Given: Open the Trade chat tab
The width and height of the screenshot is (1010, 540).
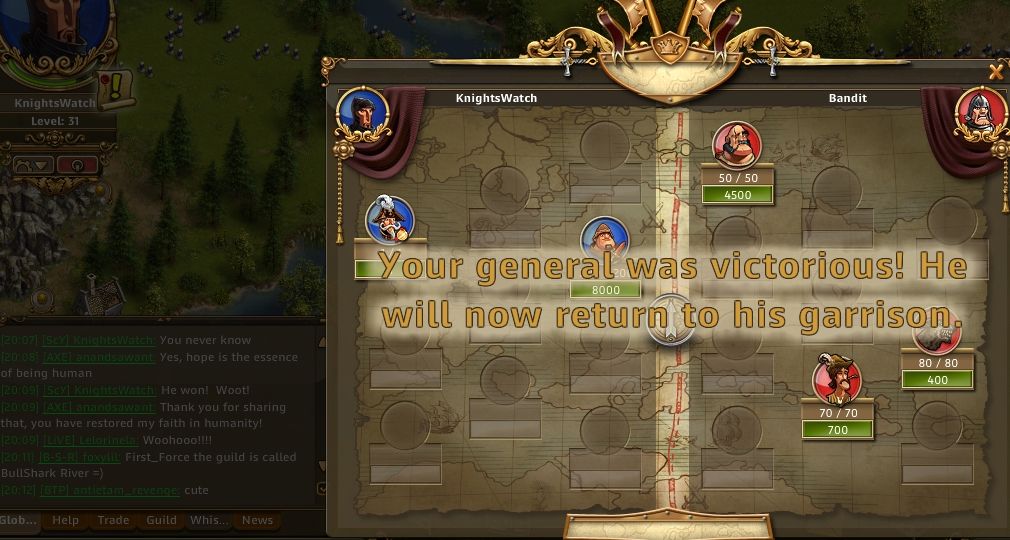Looking at the screenshot, I should [x=113, y=520].
